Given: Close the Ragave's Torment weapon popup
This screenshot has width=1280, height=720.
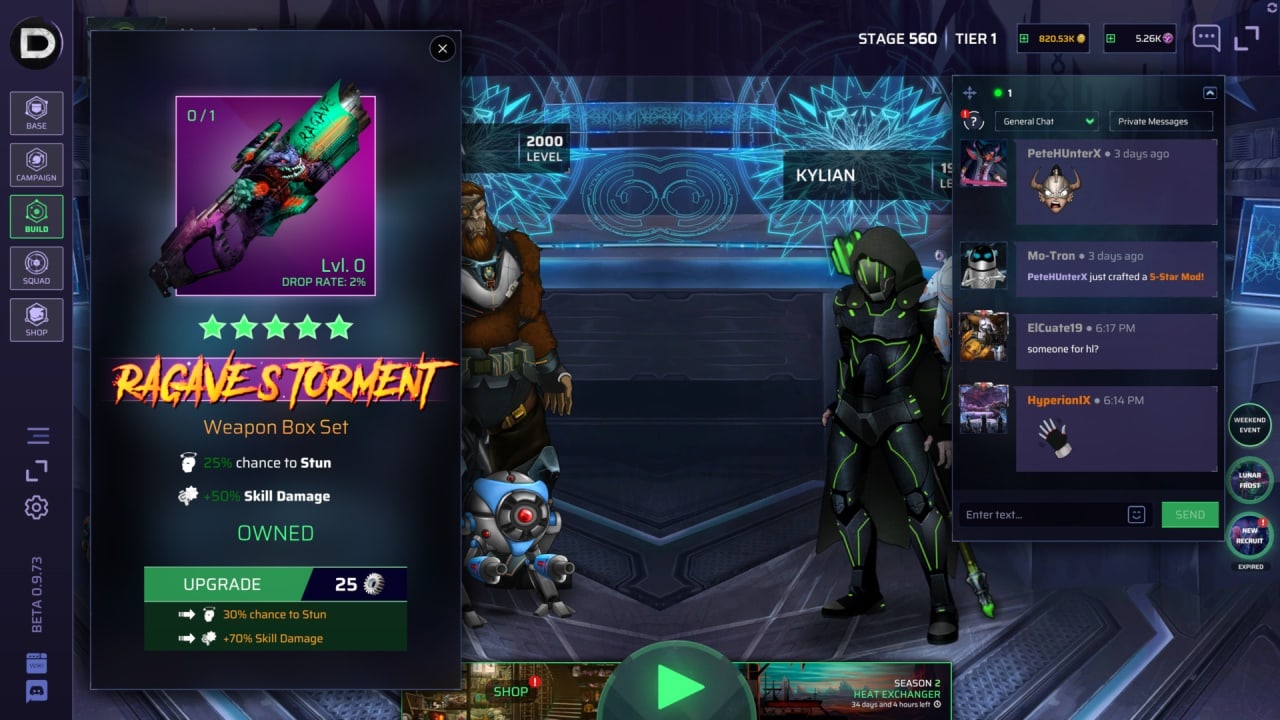Looking at the screenshot, I should coord(442,48).
